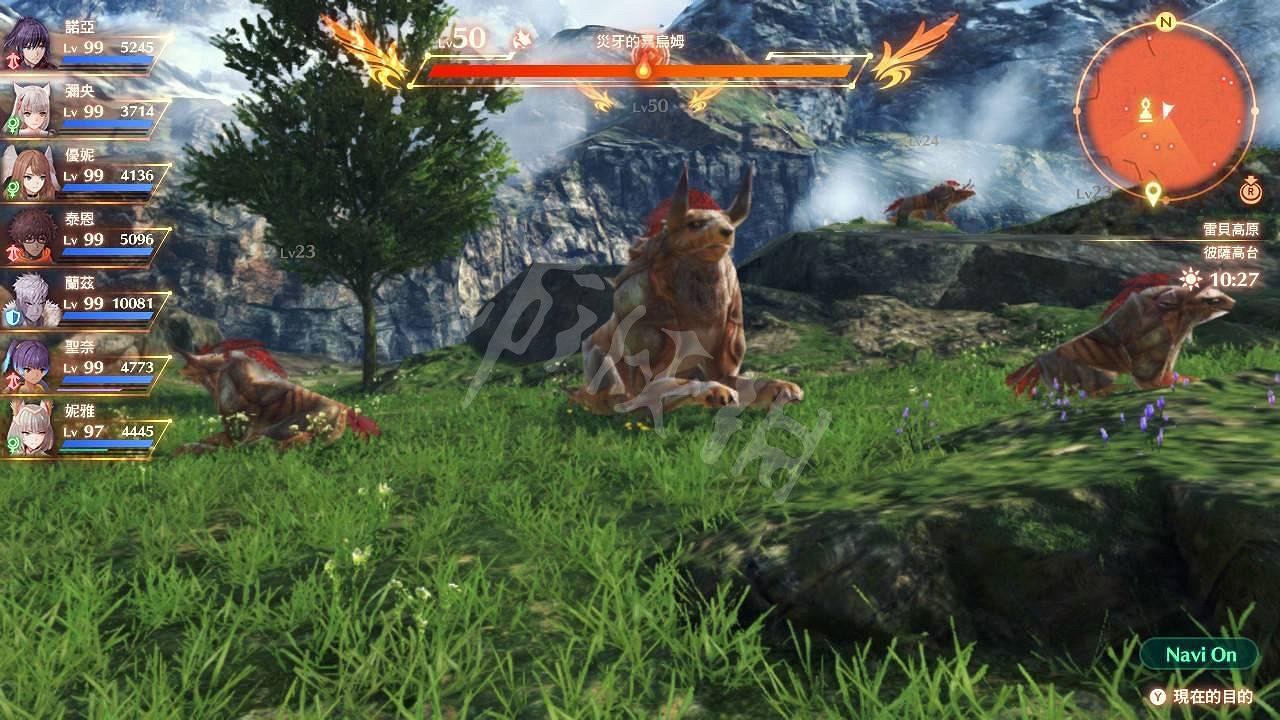The image size is (1280, 720).
Task: Click the white player arrow on the minimap
Action: [x=1167, y=109]
